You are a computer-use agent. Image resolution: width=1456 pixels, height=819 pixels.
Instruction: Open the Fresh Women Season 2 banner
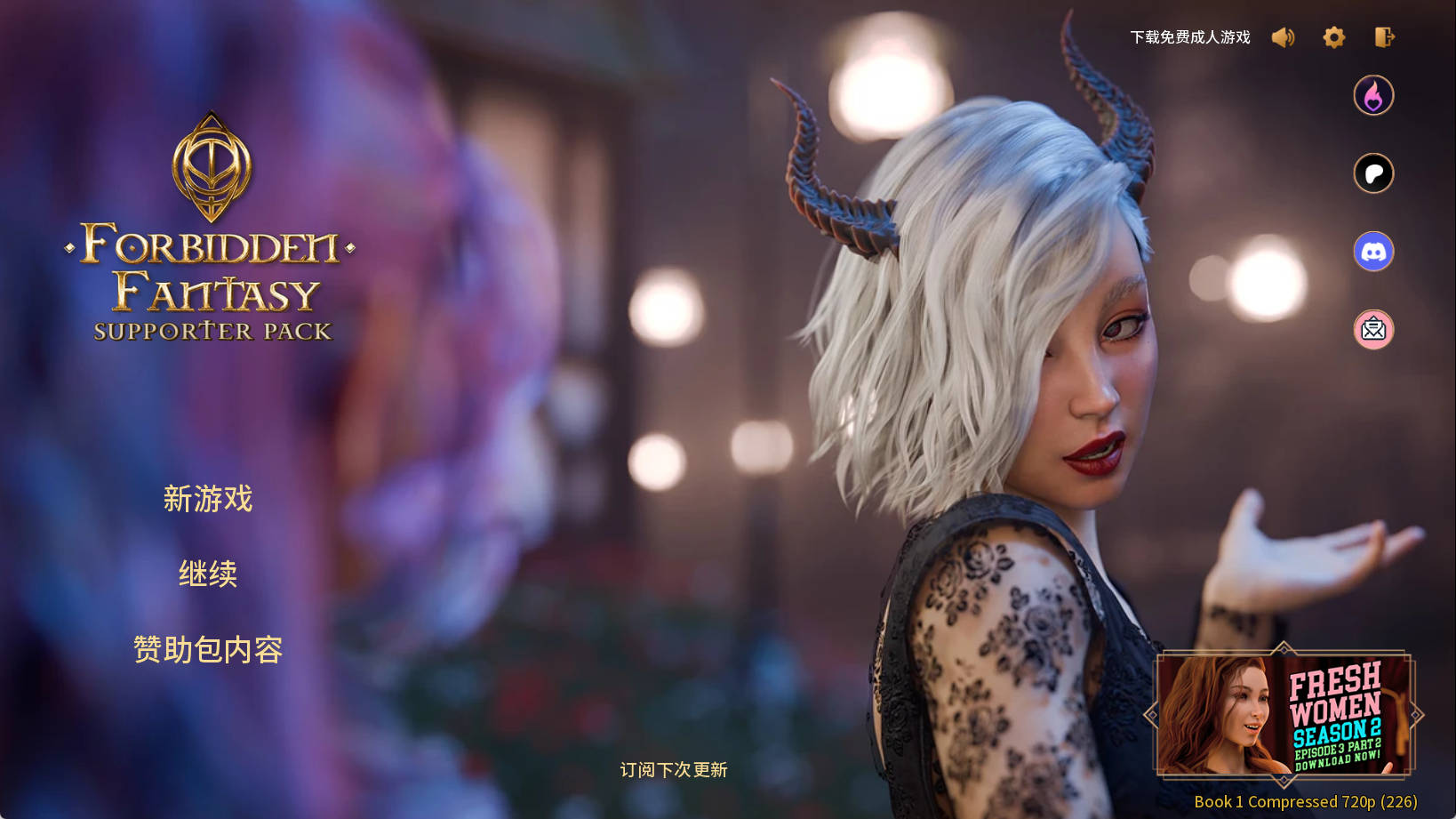coord(1284,715)
